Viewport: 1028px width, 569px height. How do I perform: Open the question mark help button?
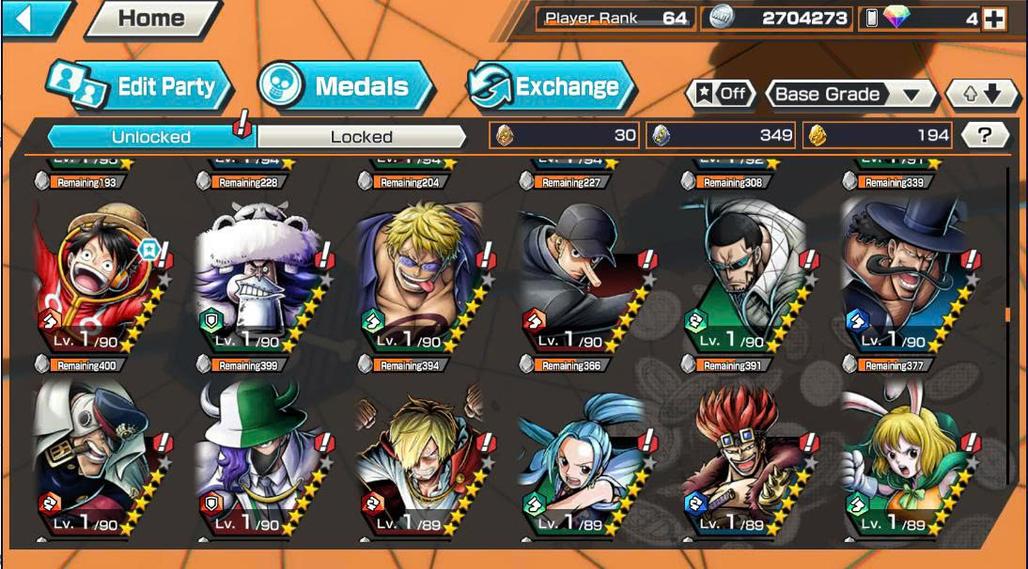point(984,135)
